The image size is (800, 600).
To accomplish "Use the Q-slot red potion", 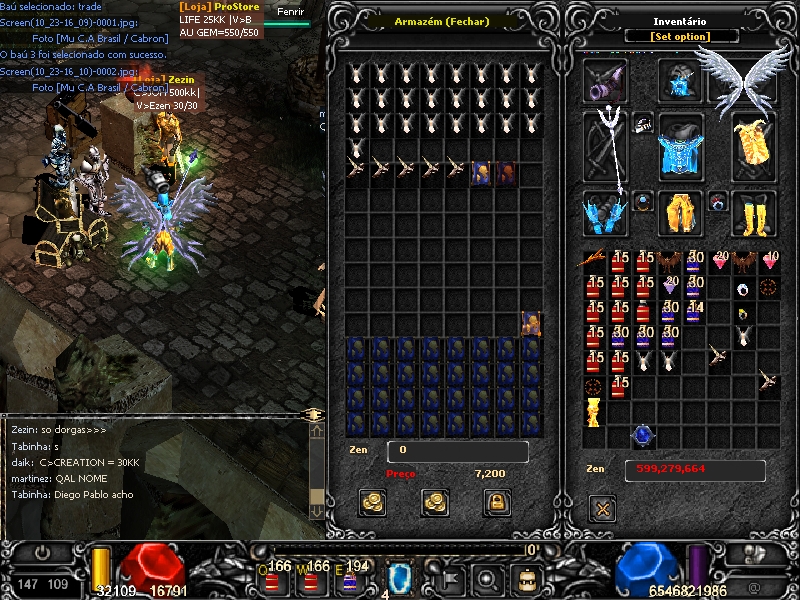I will 271,579.
